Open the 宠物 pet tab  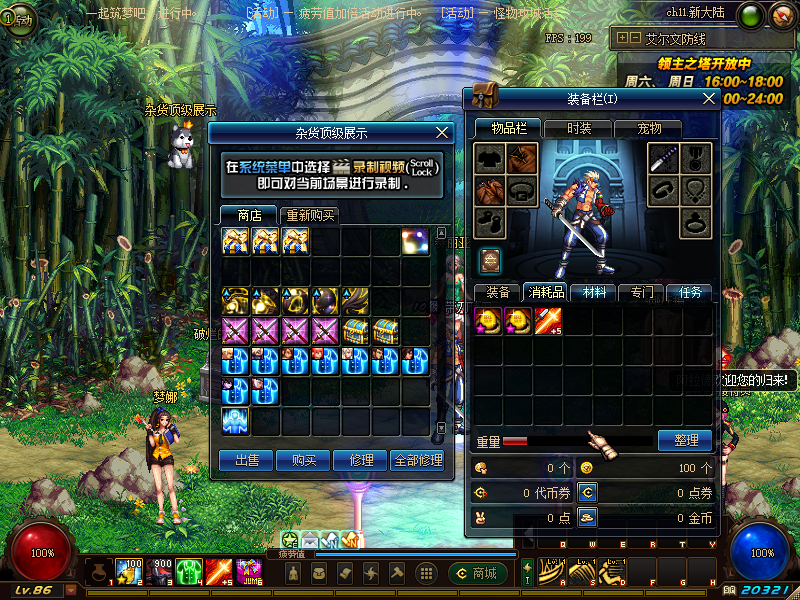pos(651,128)
